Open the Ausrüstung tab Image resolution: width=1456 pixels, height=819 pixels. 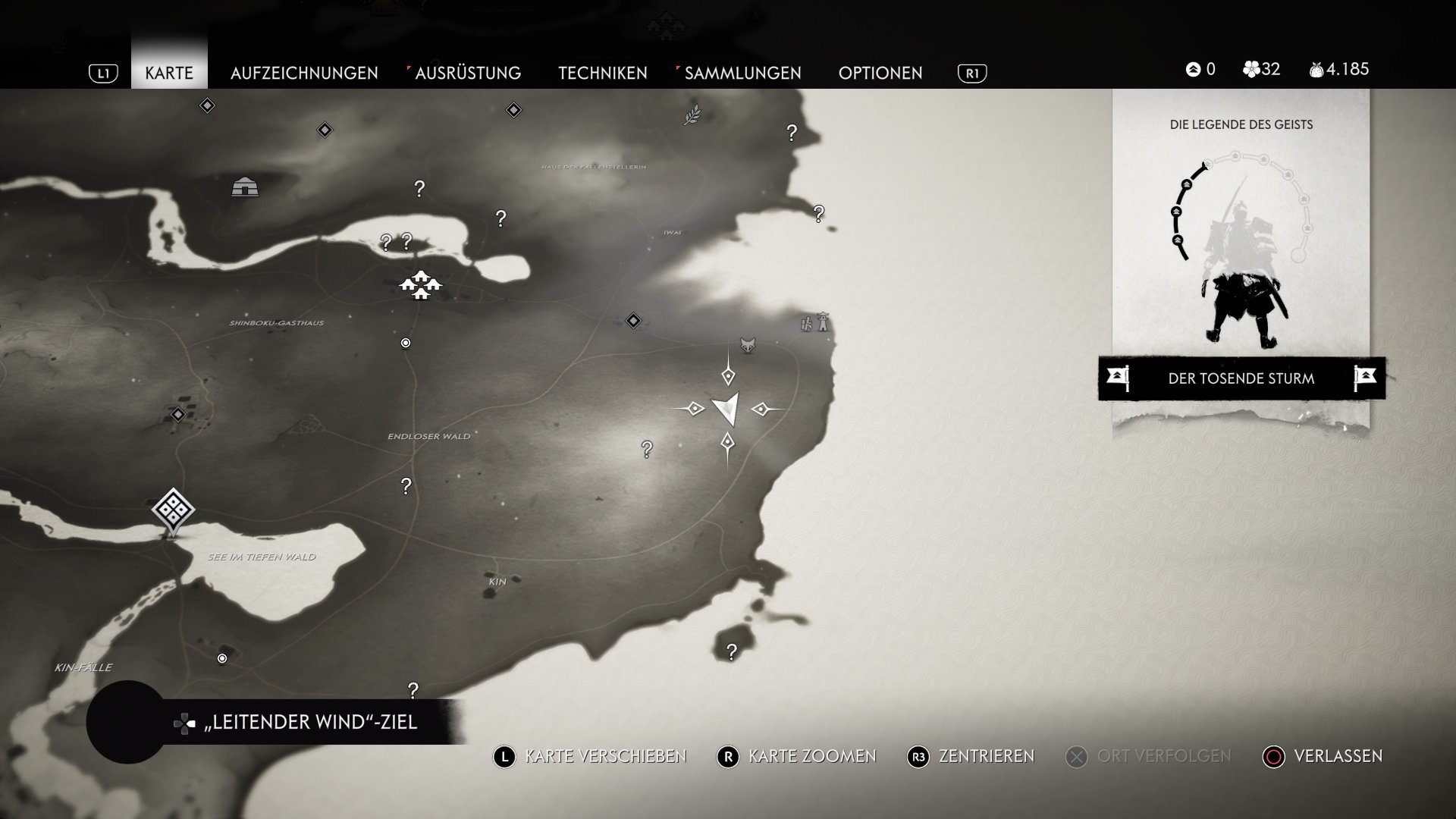coord(467,73)
